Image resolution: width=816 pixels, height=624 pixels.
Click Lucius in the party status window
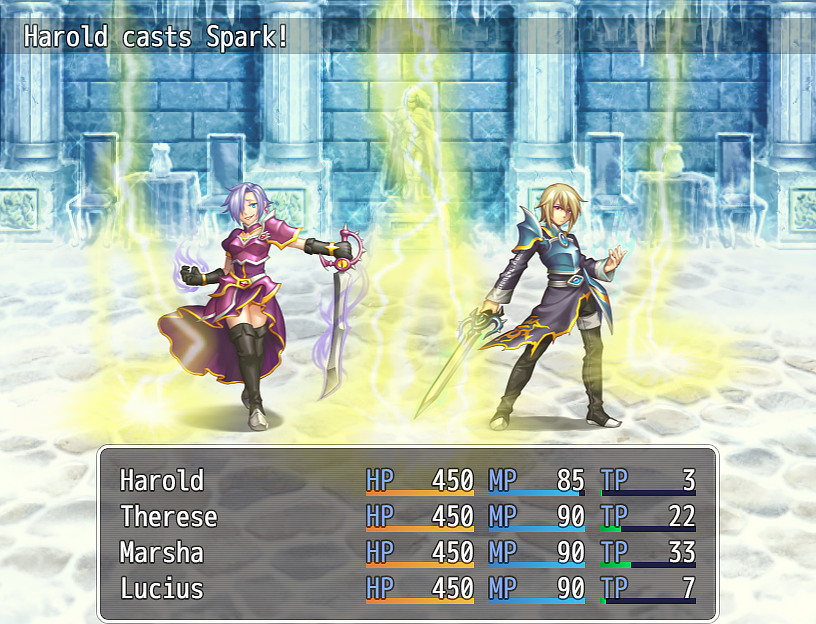[162, 589]
